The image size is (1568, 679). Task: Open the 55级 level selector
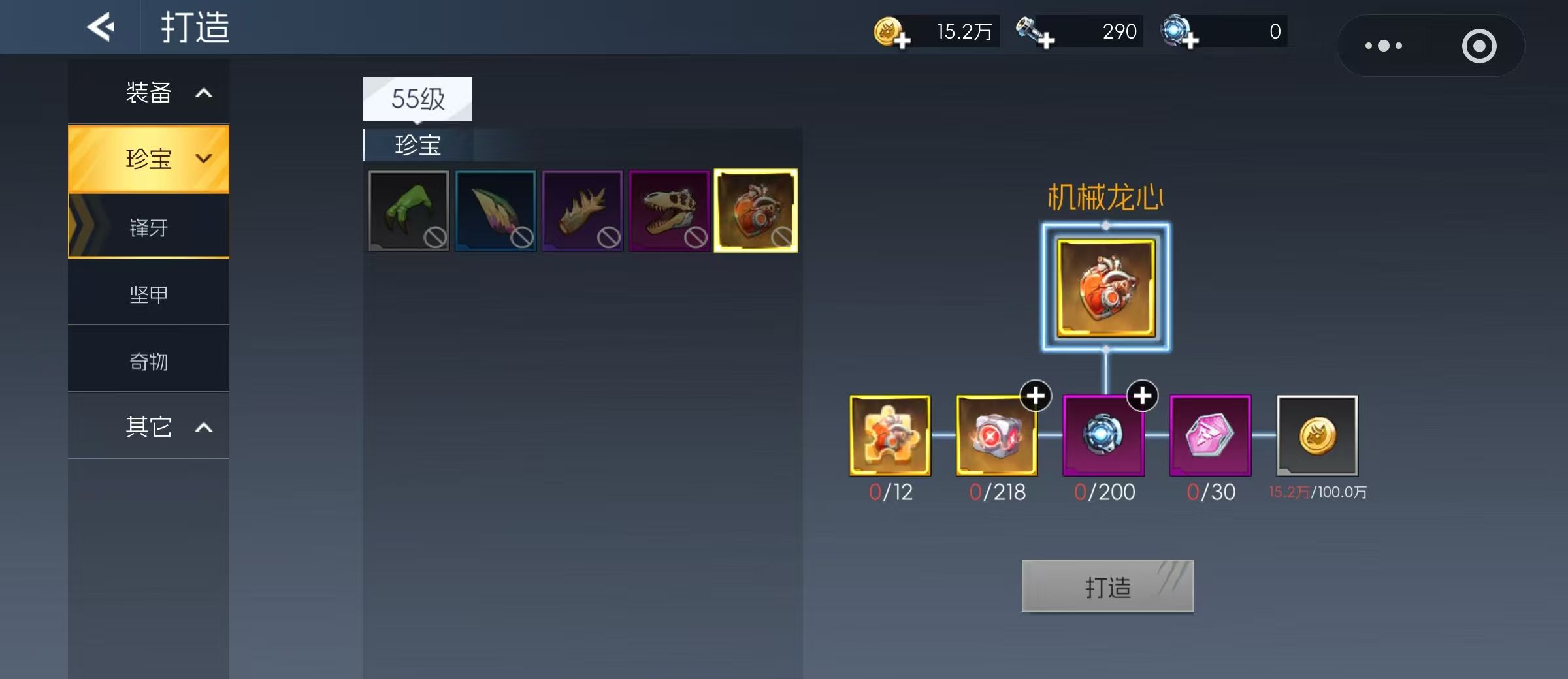click(417, 99)
